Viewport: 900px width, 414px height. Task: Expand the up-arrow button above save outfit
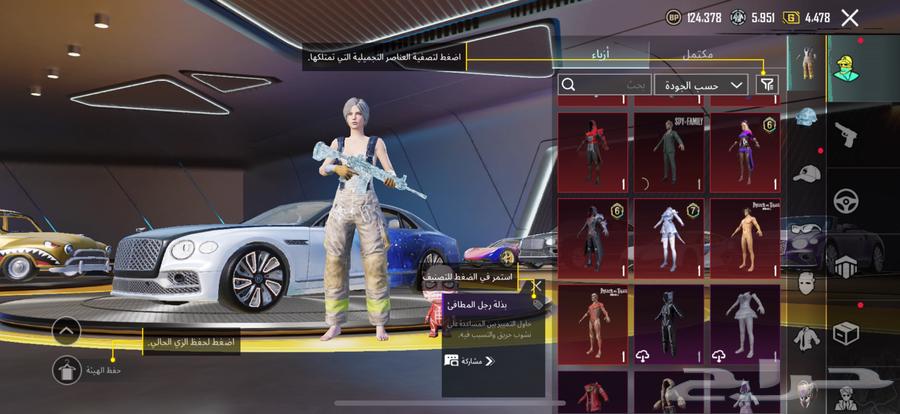coord(66,330)
